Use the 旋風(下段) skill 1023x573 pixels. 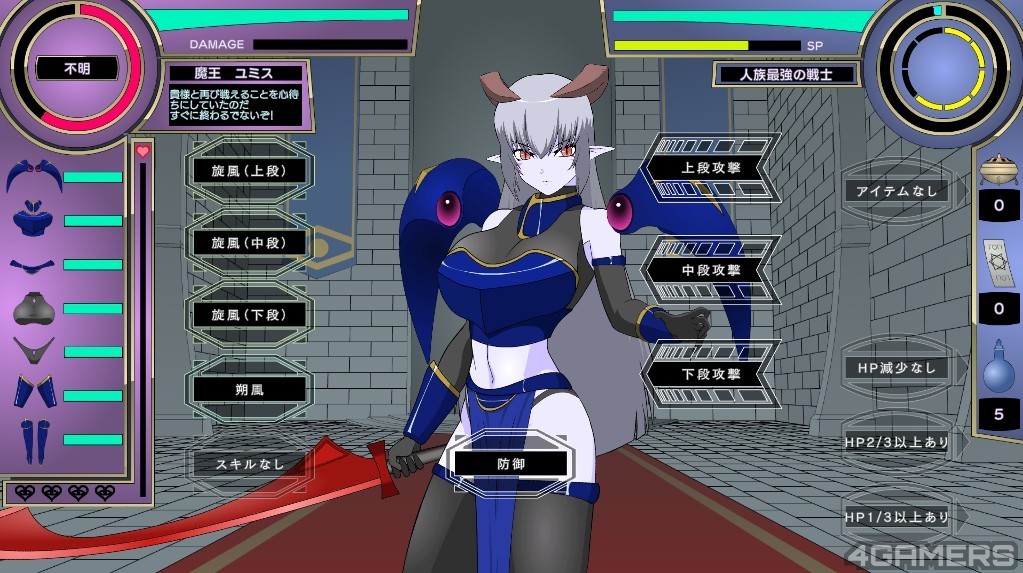click(x=250, y=315)
